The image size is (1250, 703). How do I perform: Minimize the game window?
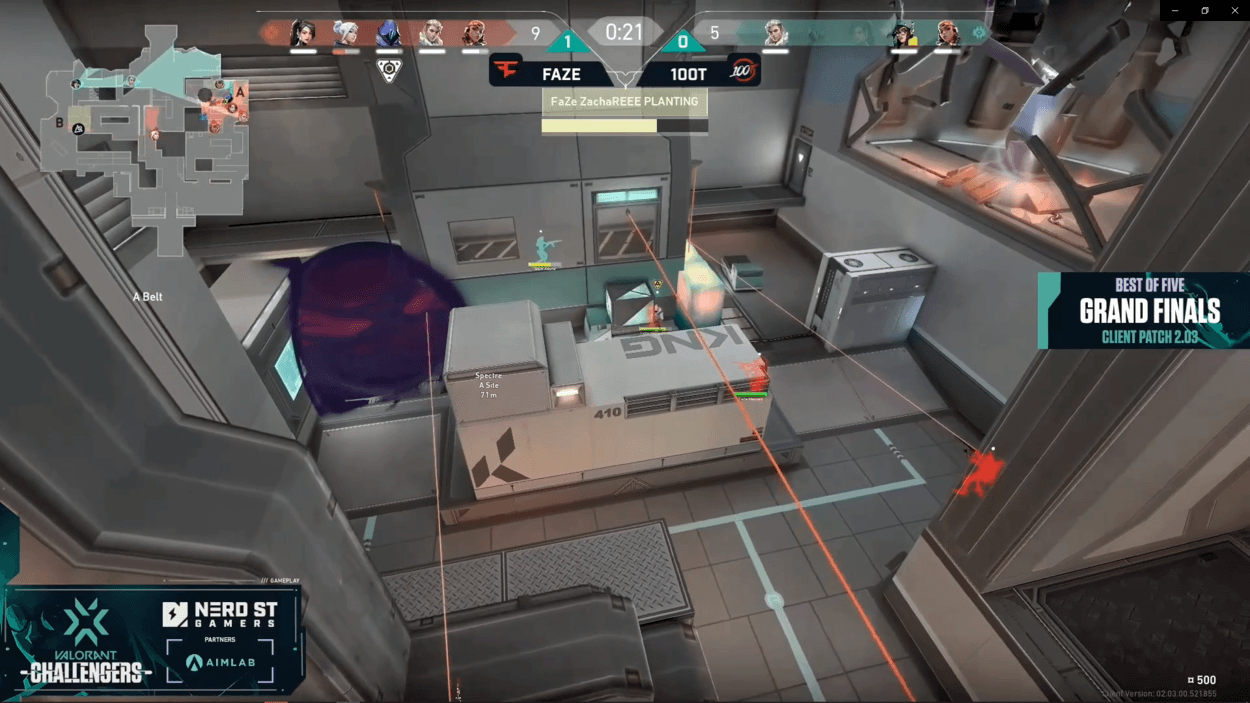tap(1174, 10)
